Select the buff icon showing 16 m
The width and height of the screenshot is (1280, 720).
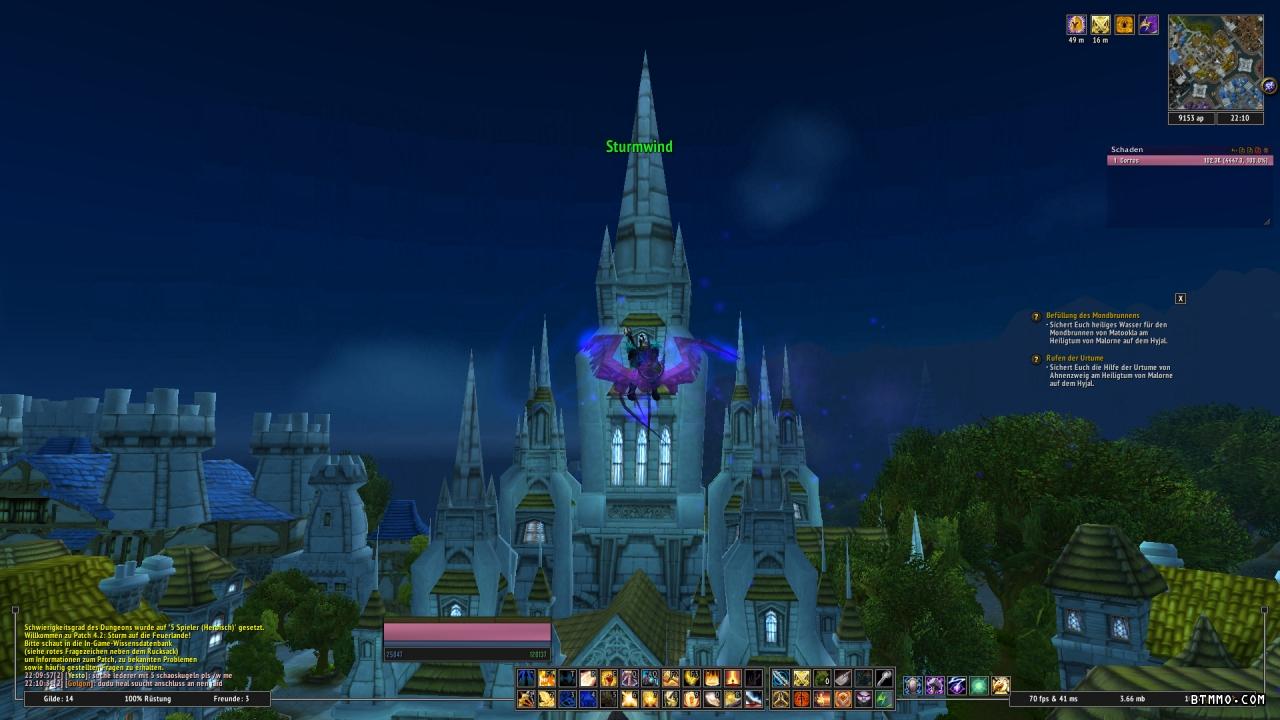pos(1100,25)
